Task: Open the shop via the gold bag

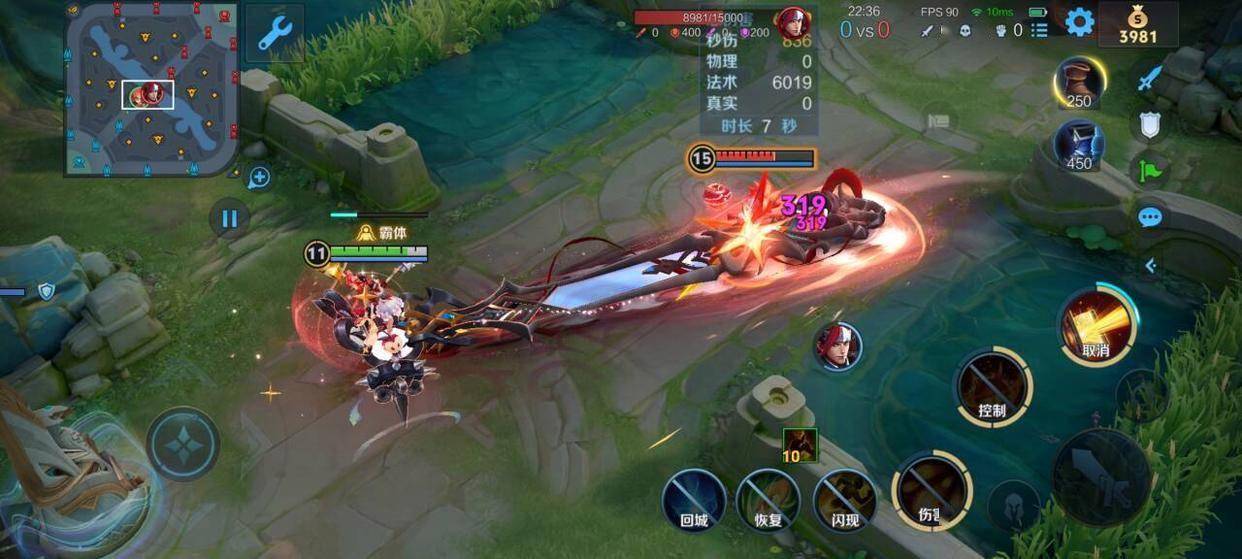Action: [x=1138, y=24]
